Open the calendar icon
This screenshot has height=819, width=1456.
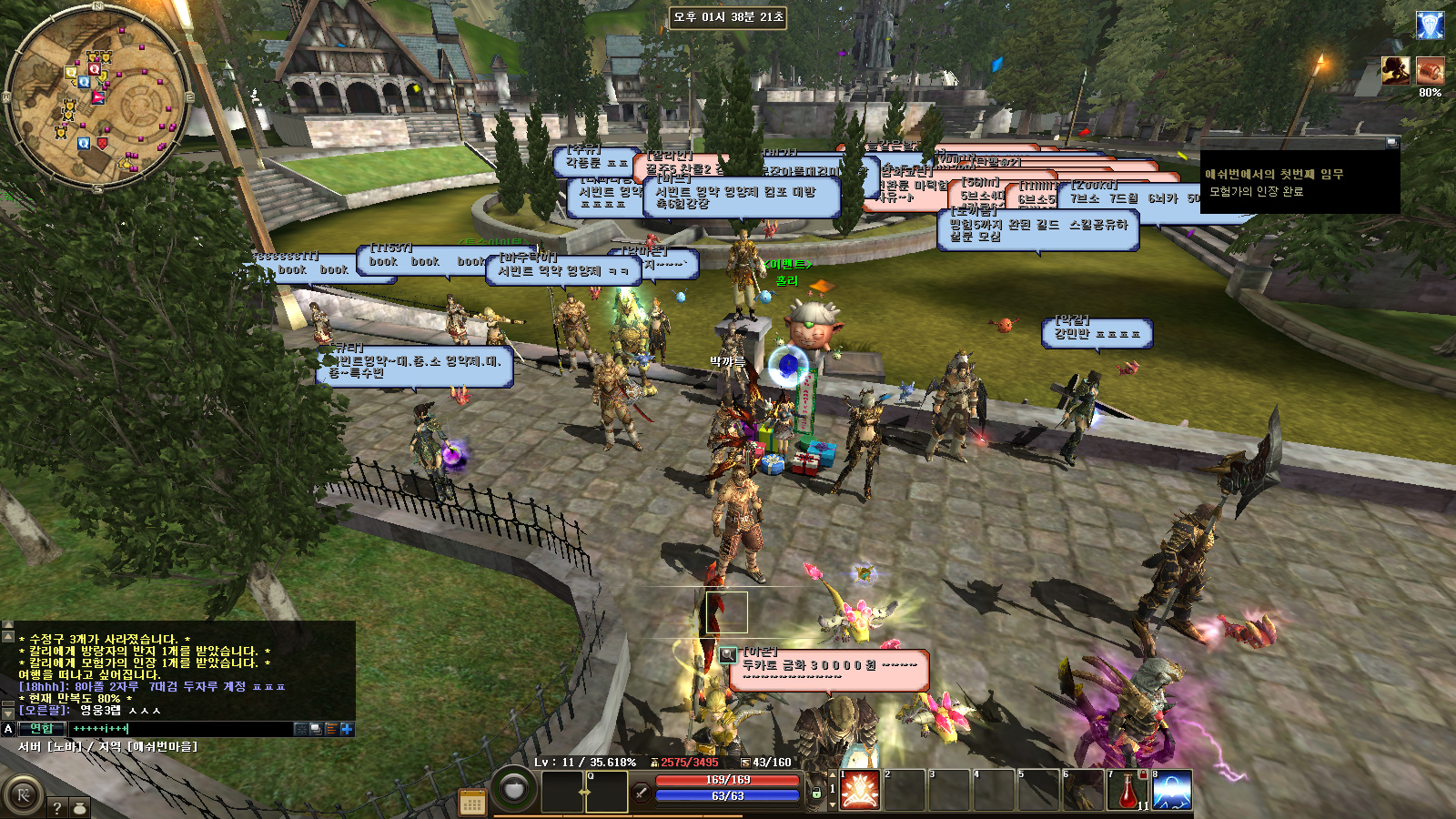coord(472,802)
